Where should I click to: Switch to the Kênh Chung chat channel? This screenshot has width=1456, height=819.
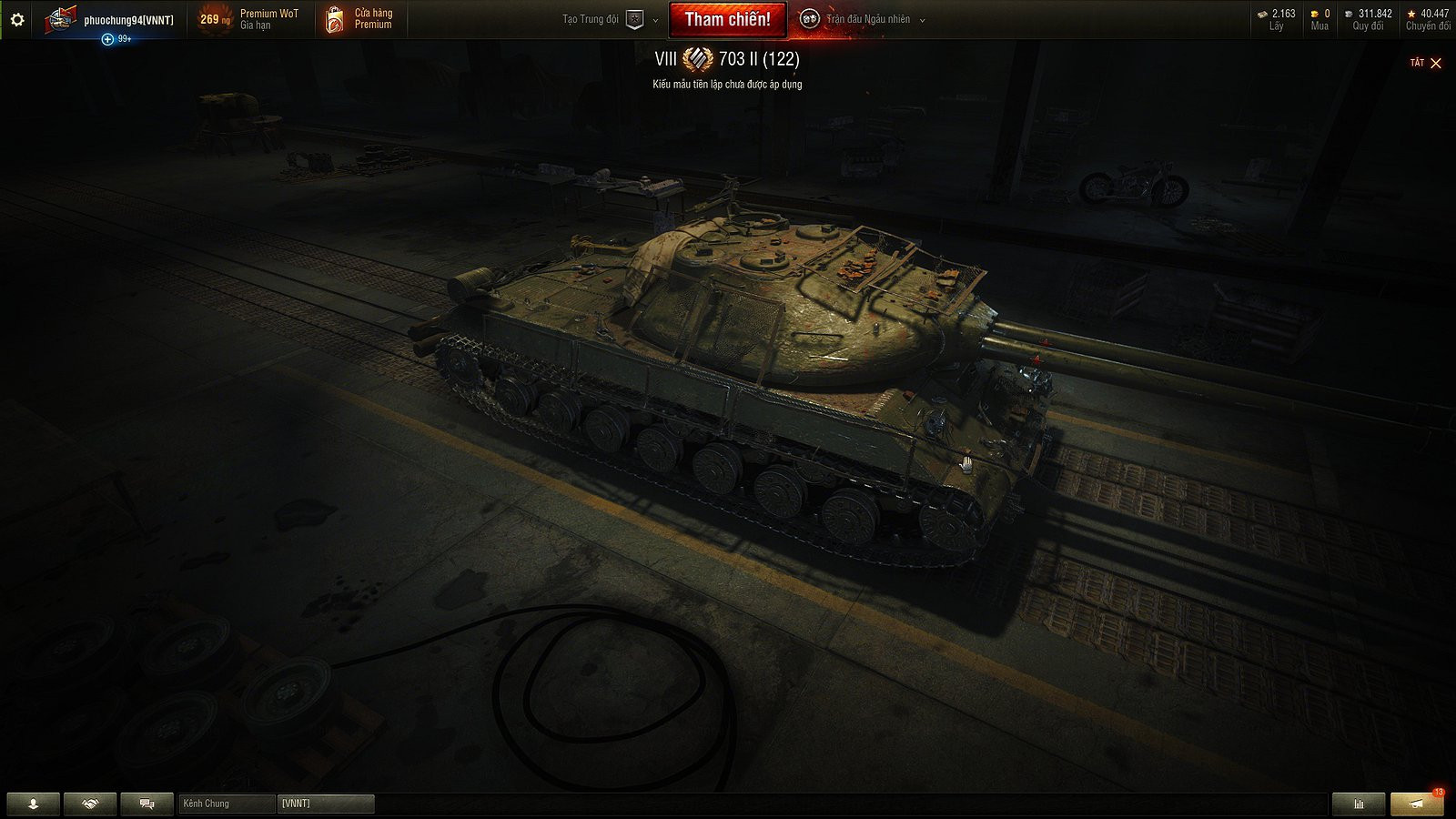(x=225, y=804)
